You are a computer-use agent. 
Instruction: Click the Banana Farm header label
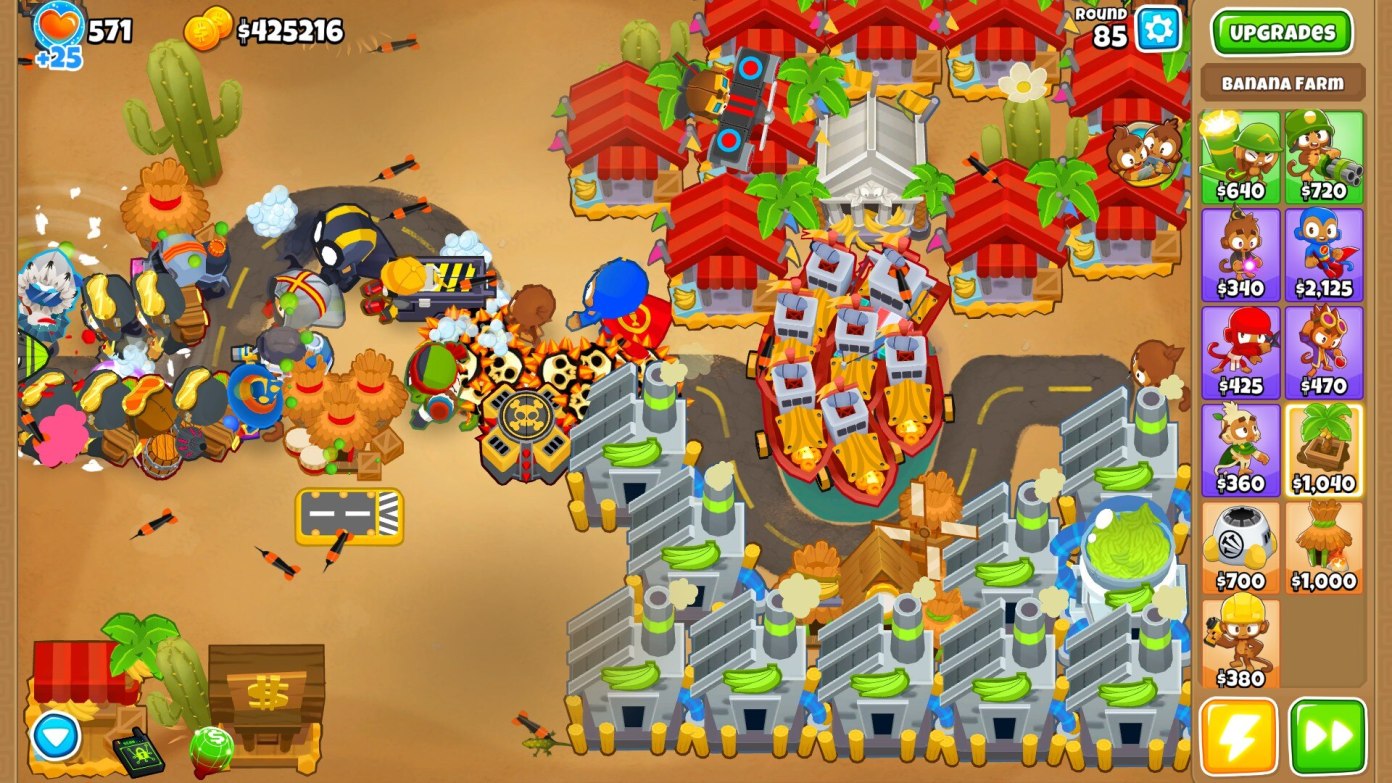pos(1283,82)
